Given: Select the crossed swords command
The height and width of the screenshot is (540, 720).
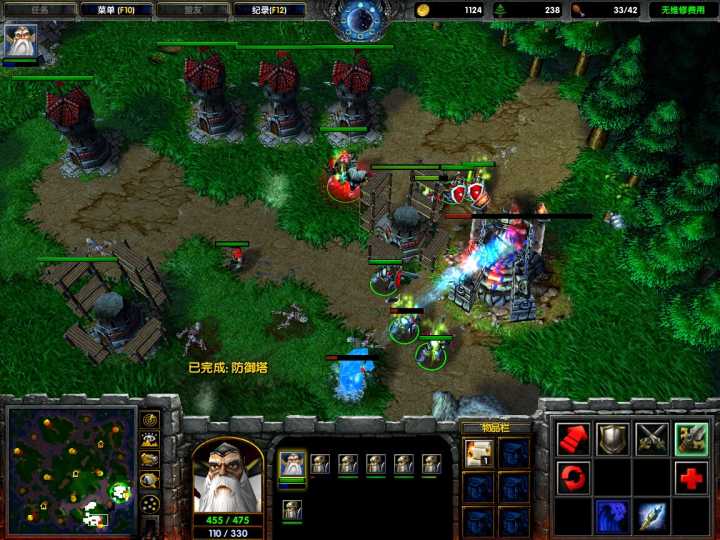Looking at the screenshot, I should point(651,439).
